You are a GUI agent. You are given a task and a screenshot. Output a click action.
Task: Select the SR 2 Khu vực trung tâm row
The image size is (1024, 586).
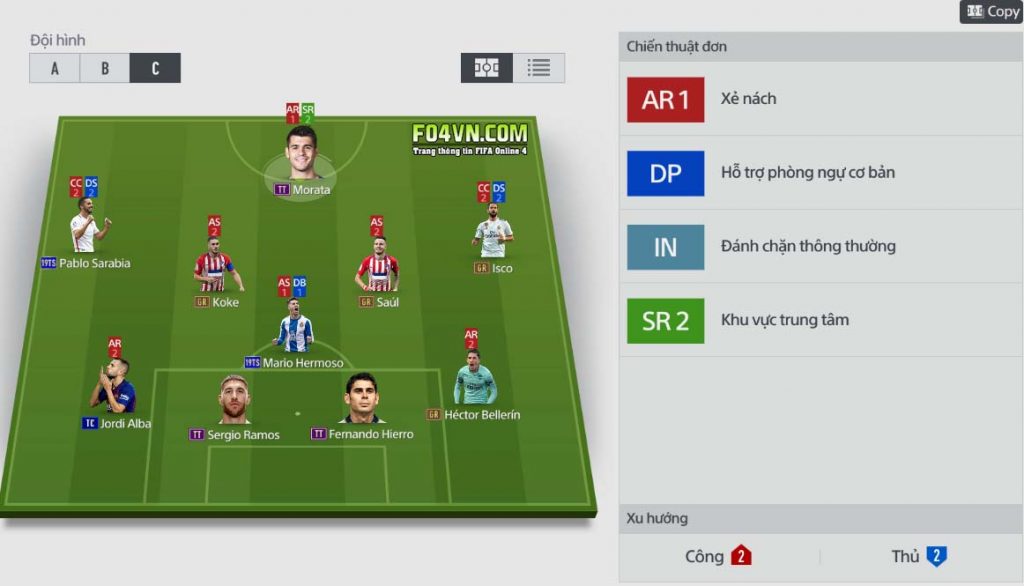click(x=820, y=321)
